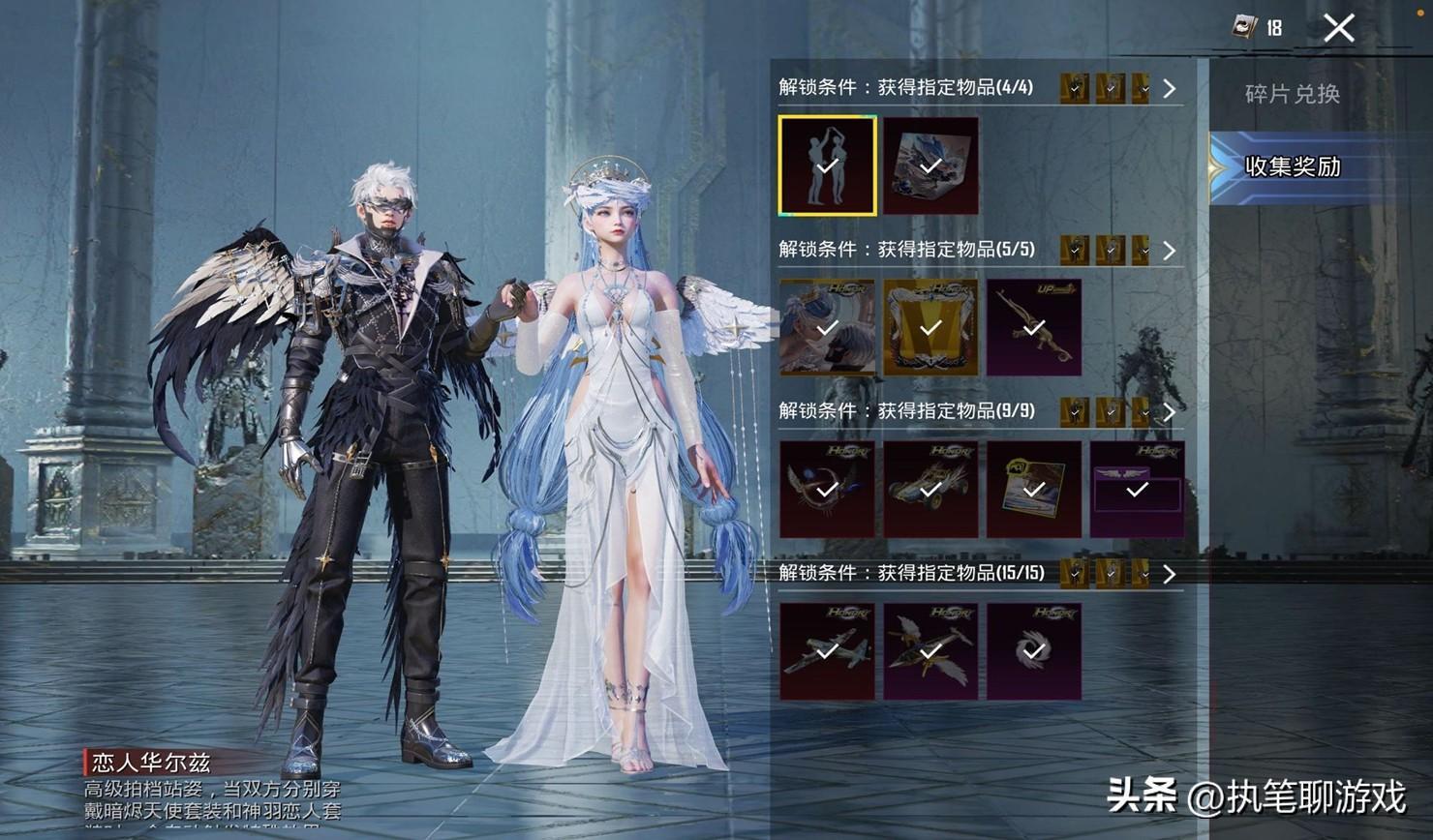Screen dimensions: 1433x840
Task: Choose the winged glider reward tile
Action: [930, 651]
